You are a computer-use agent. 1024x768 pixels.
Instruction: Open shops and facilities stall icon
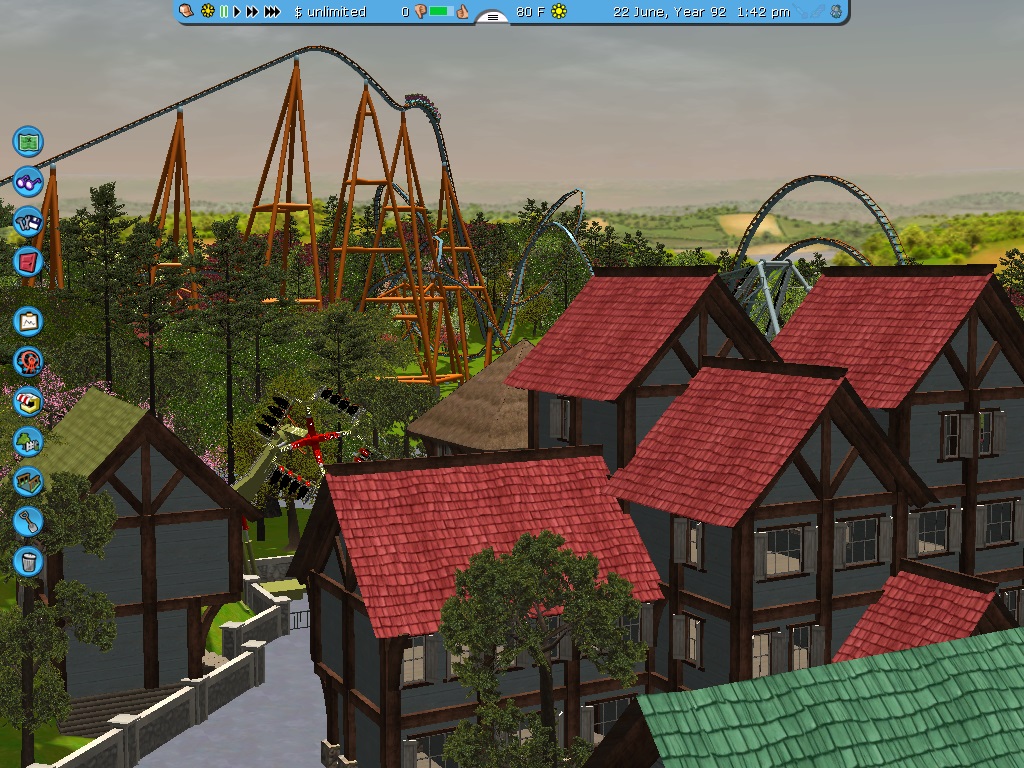coord(28,401)
